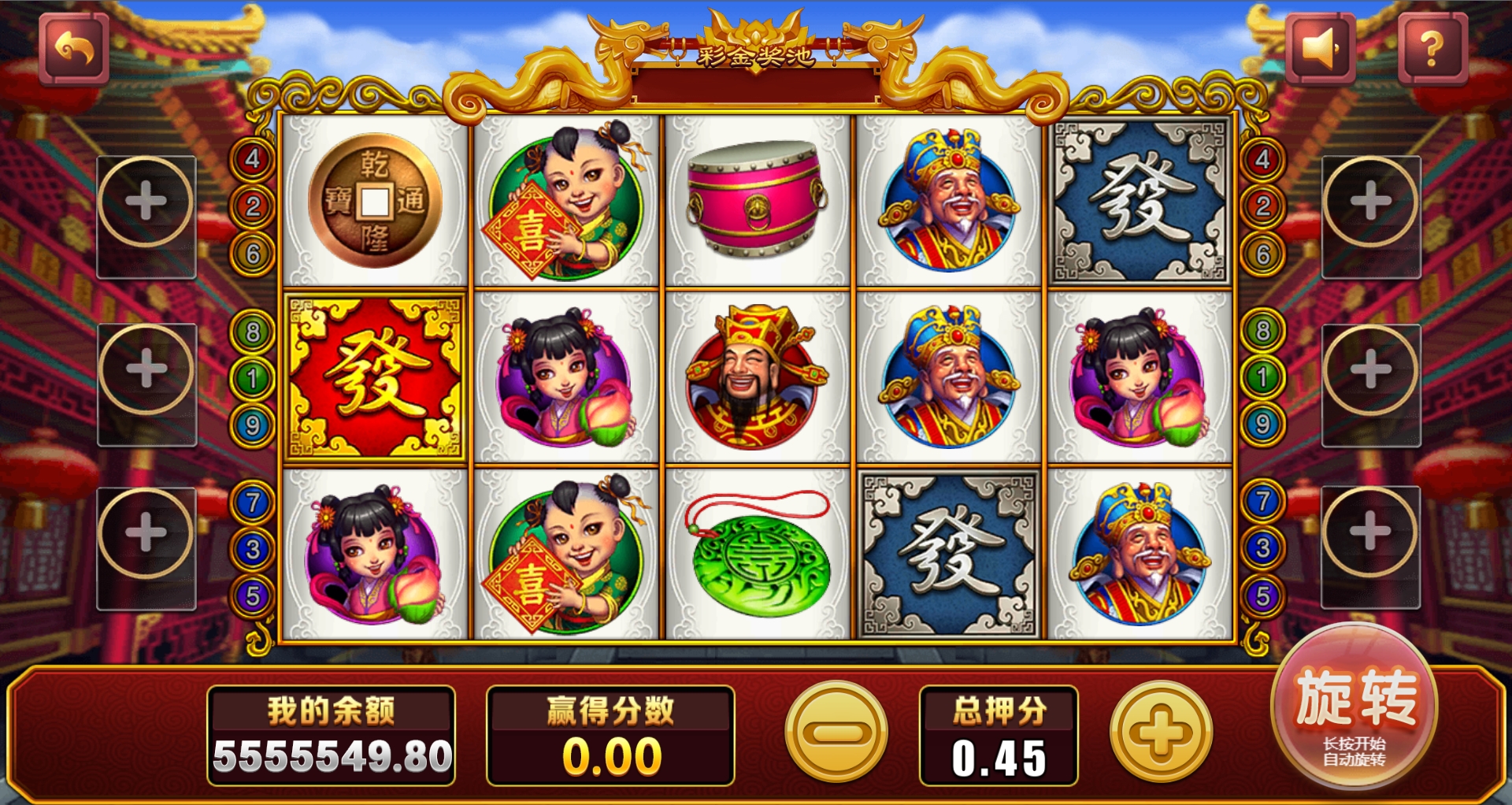Open the question mark help screen
This screenshot has width=1512, height=805.
pos(1432,50)
